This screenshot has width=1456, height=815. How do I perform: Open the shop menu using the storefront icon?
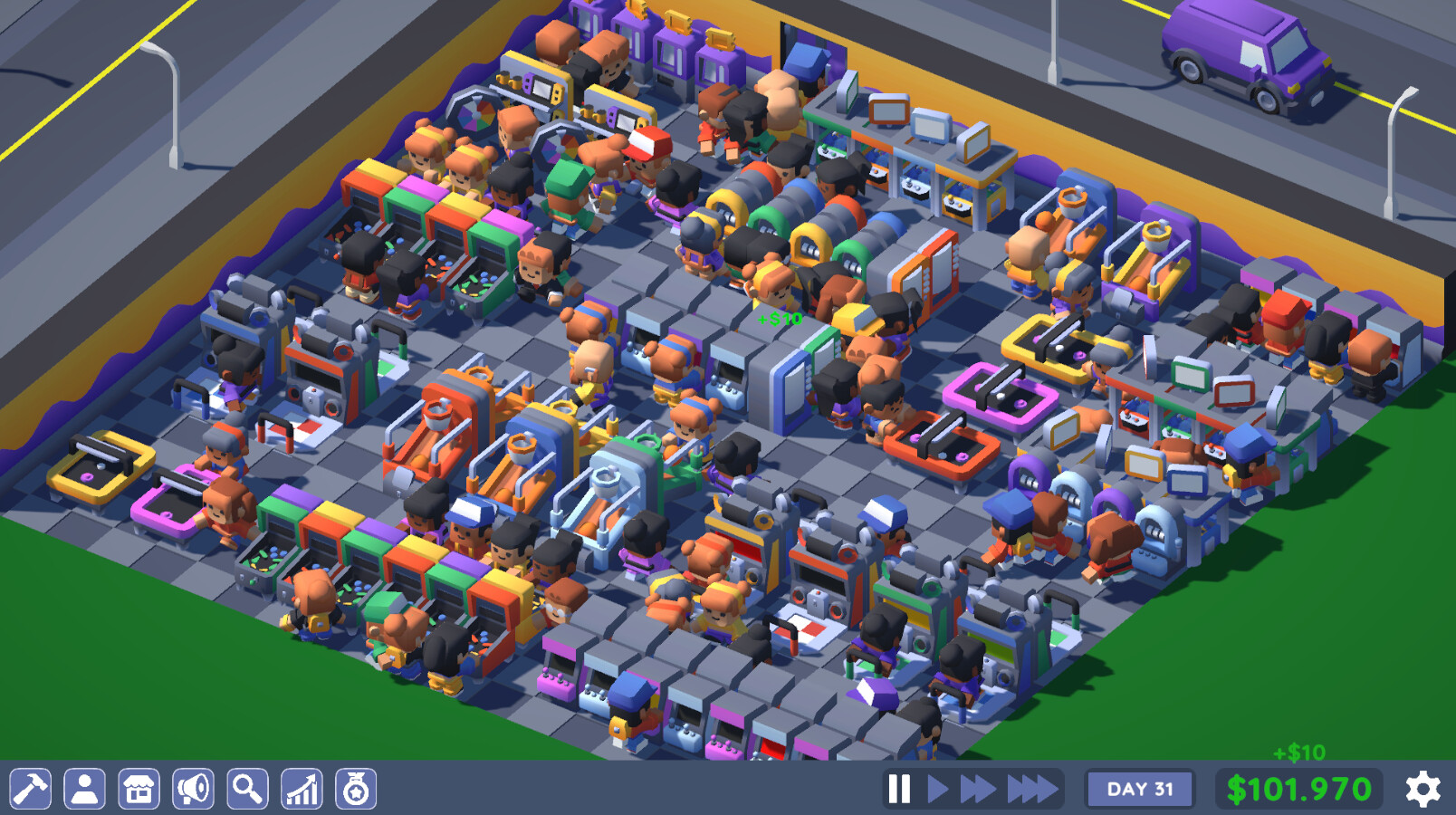pyautogui.click(x=139, y=788)
